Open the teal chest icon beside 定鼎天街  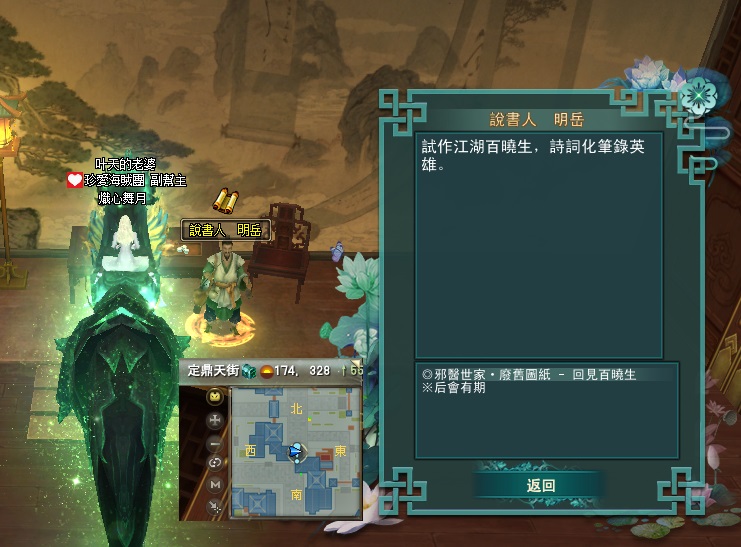[x=249, y=371]
